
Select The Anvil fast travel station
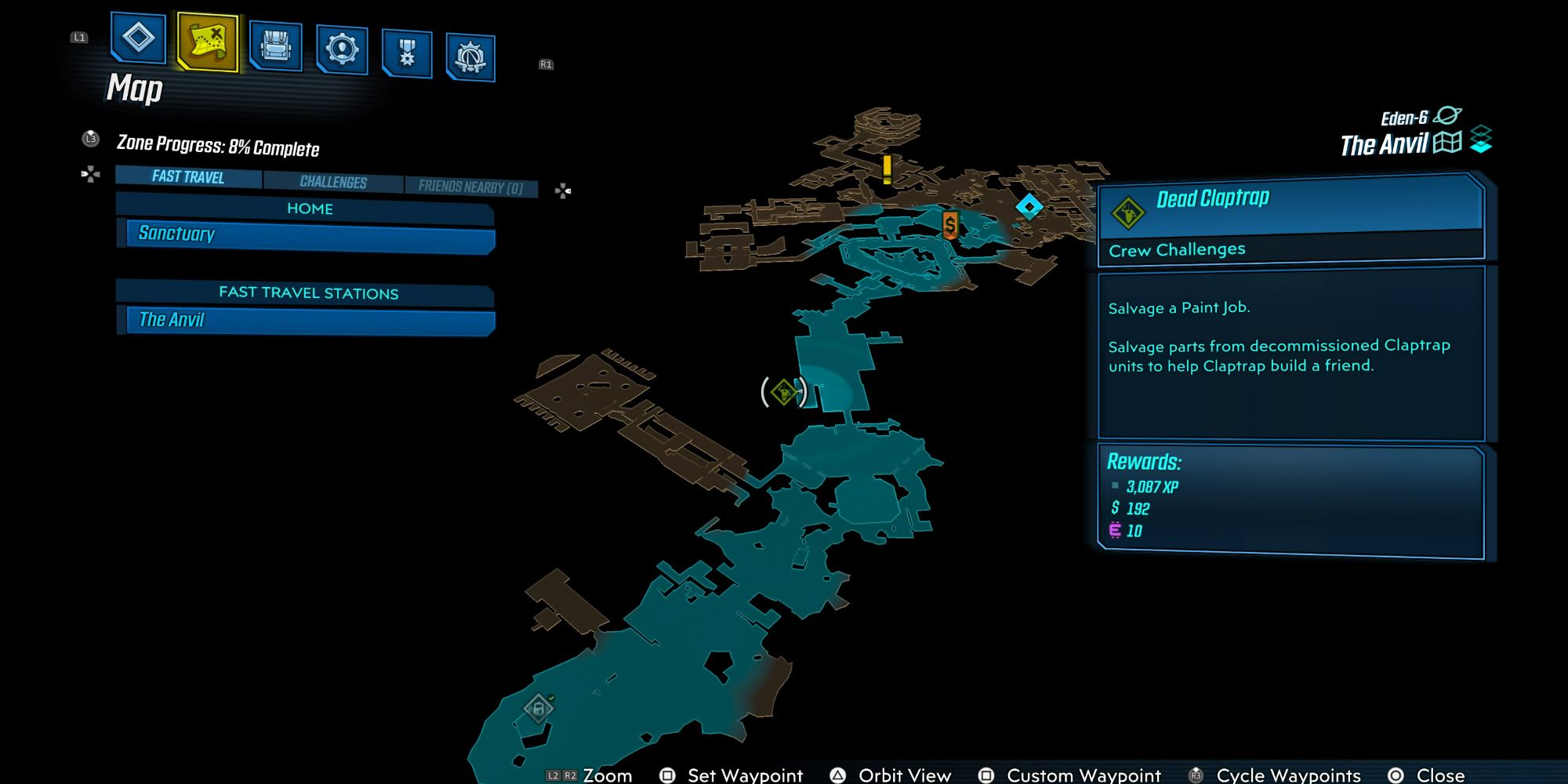point(306,320)
